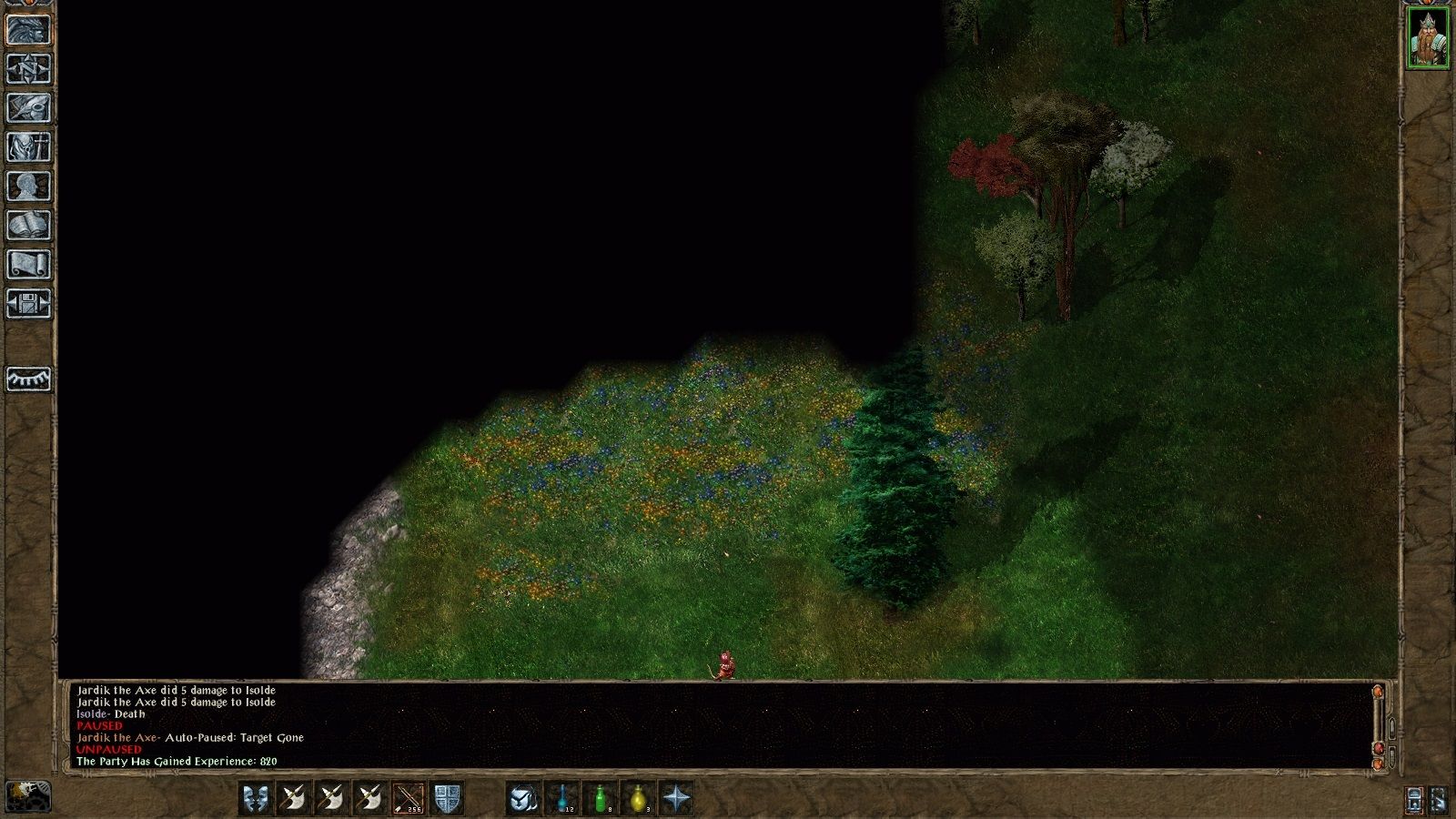Screen dimensions: 1456x819
Task: Toggle guard mode with the shield icon
Action: click(x=446, y=799)
